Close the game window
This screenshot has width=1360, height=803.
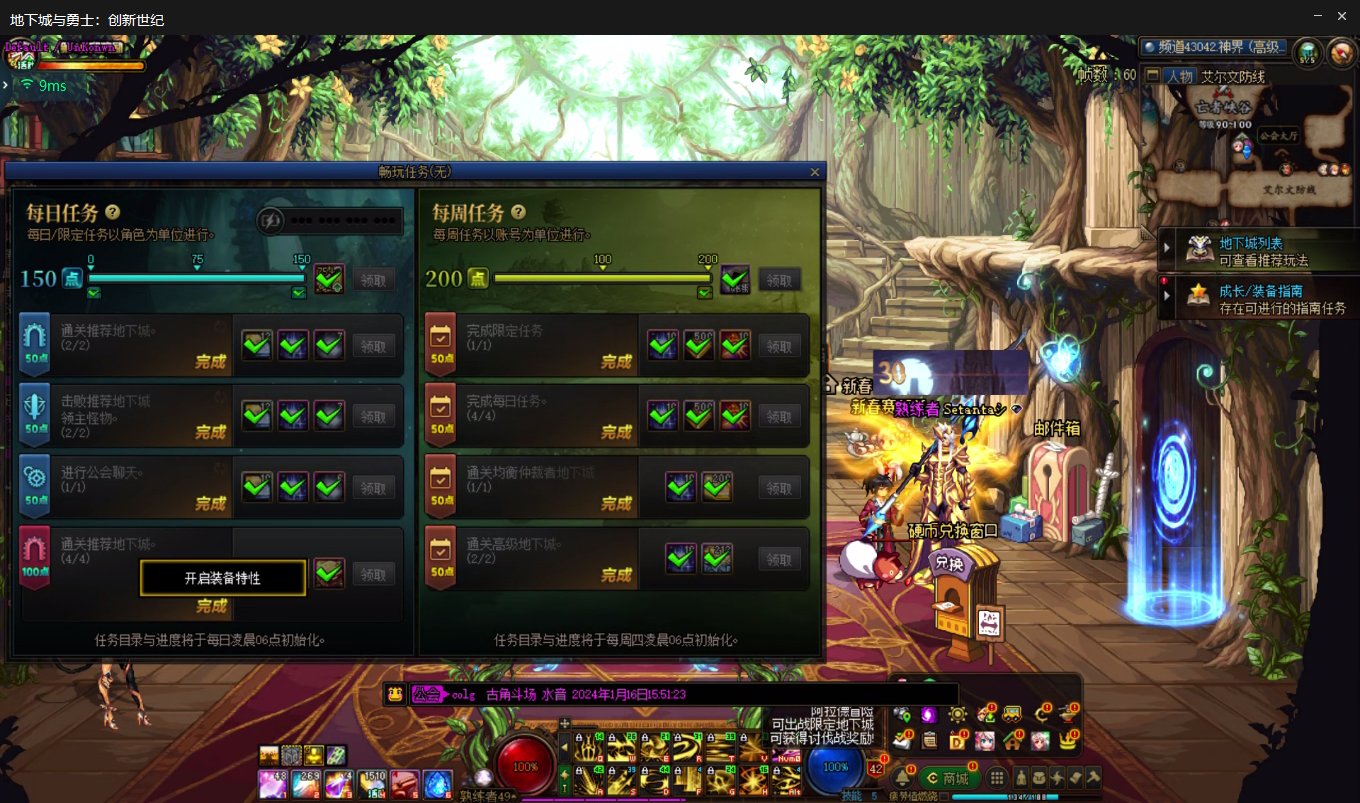click(x=1342, y=16)
